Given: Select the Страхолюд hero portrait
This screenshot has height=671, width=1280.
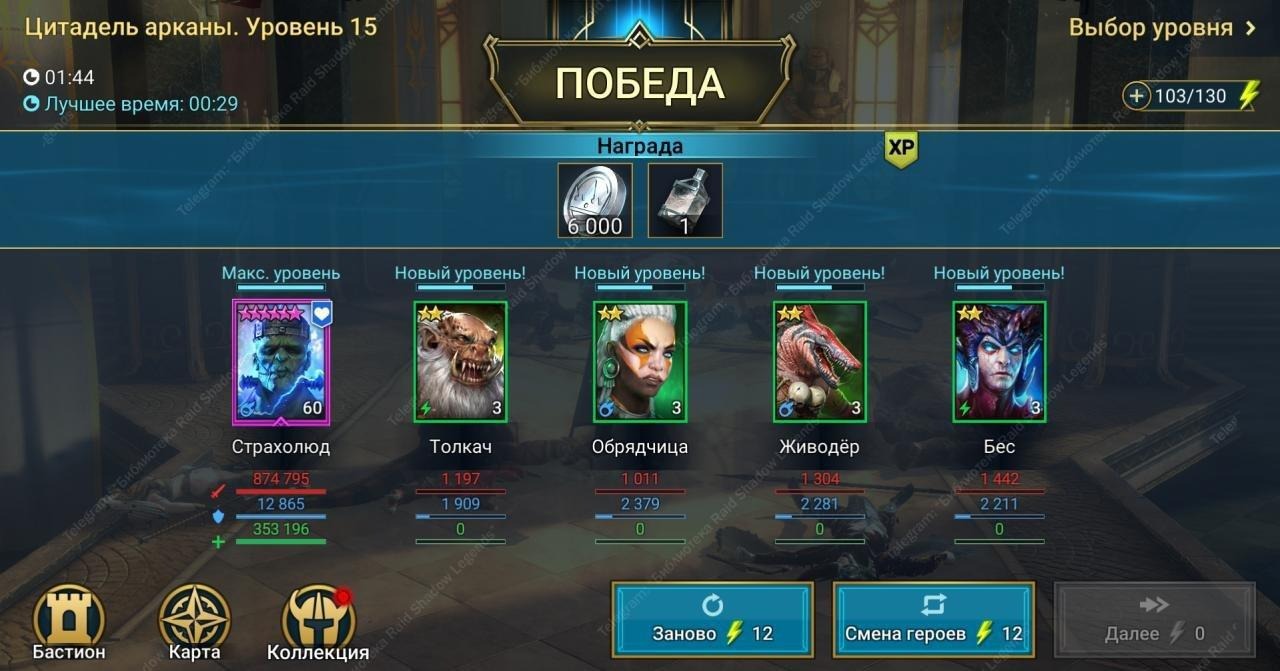Looking at the screenshot, I should 281,362.
